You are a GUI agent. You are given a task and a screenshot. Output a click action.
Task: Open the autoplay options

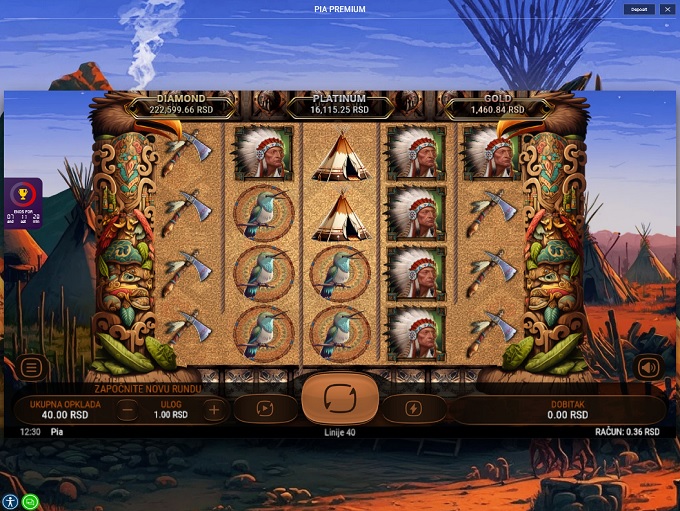coord(266,408)
